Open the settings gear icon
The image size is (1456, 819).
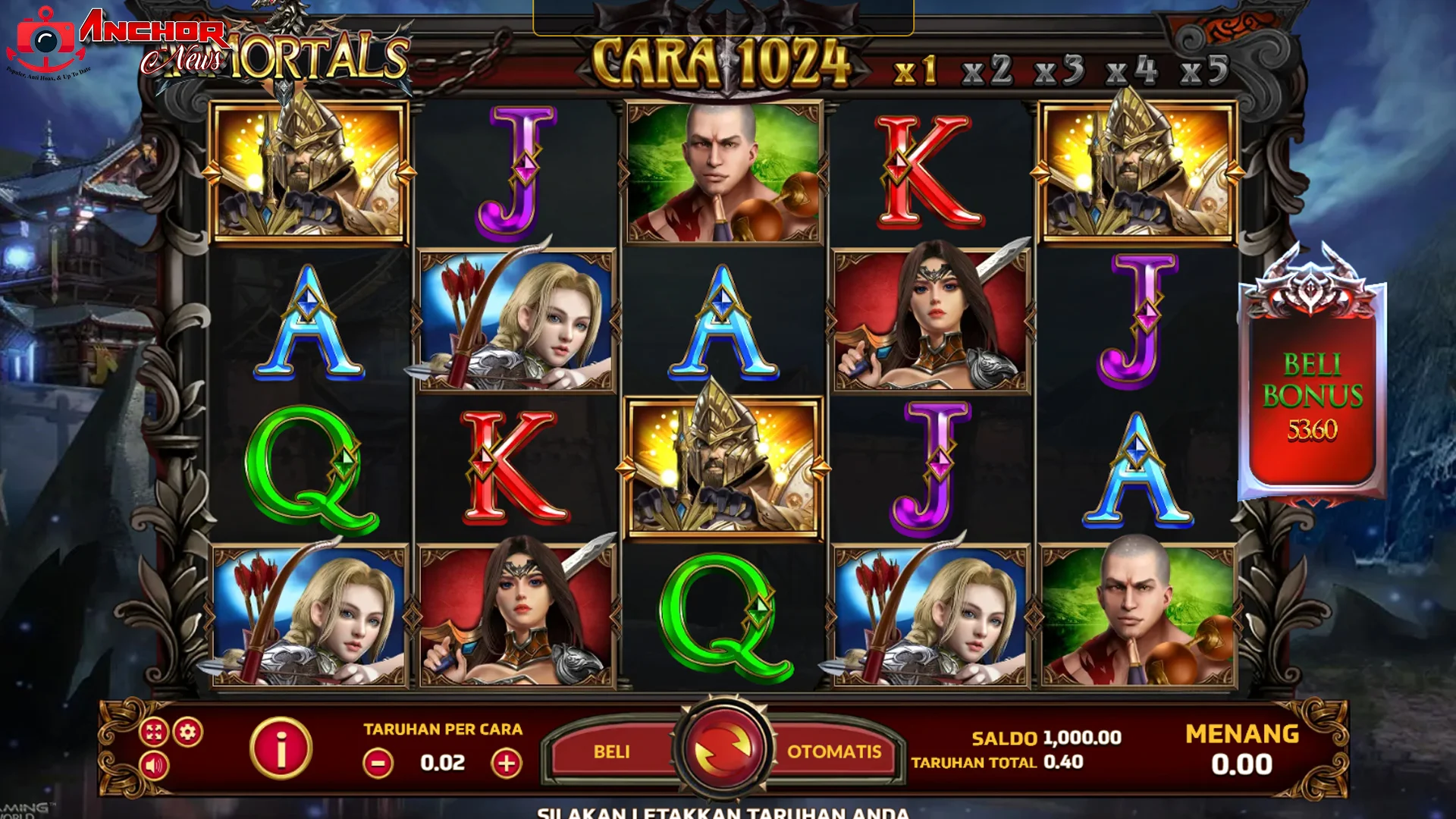(187, 732)
